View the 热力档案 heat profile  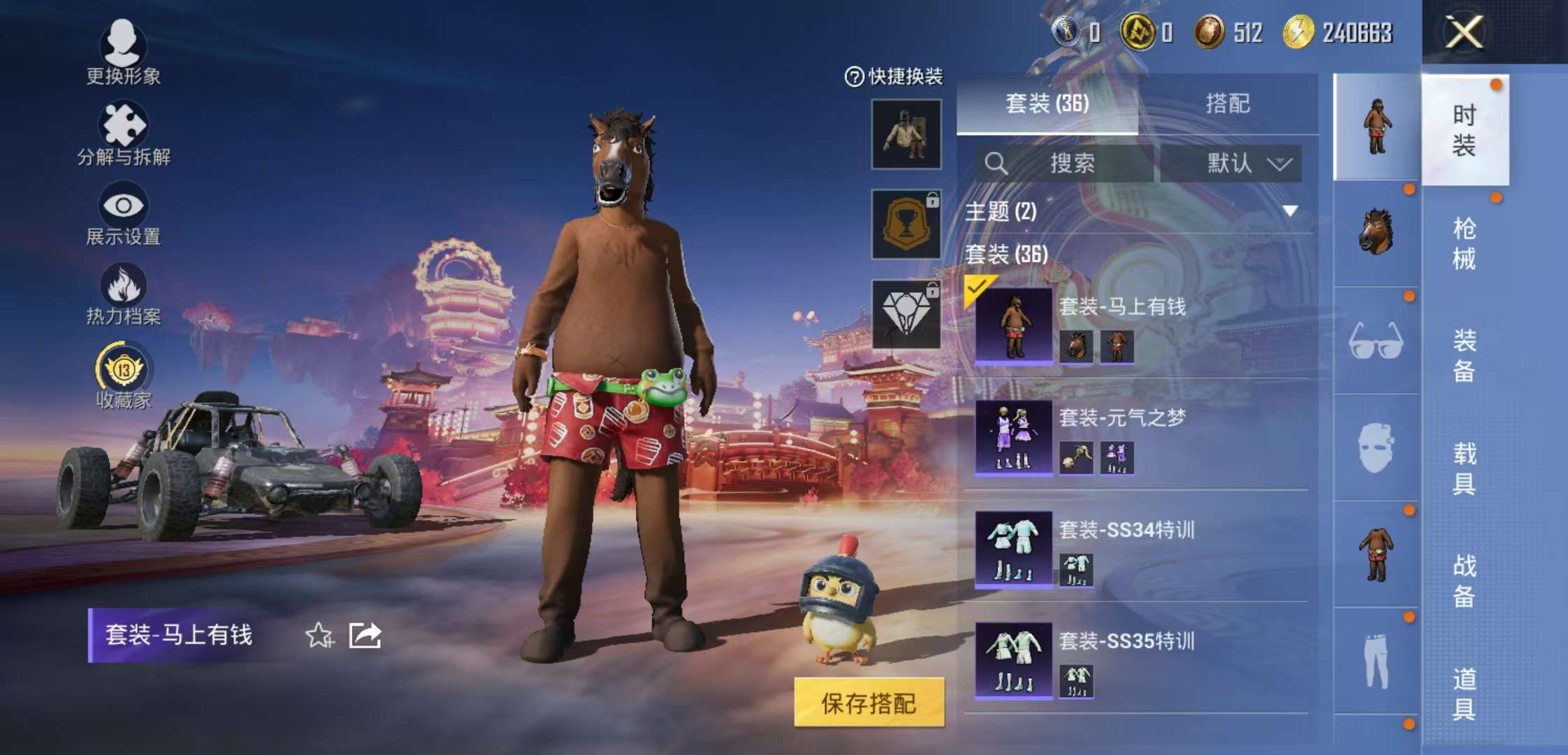tap(124, 290)
